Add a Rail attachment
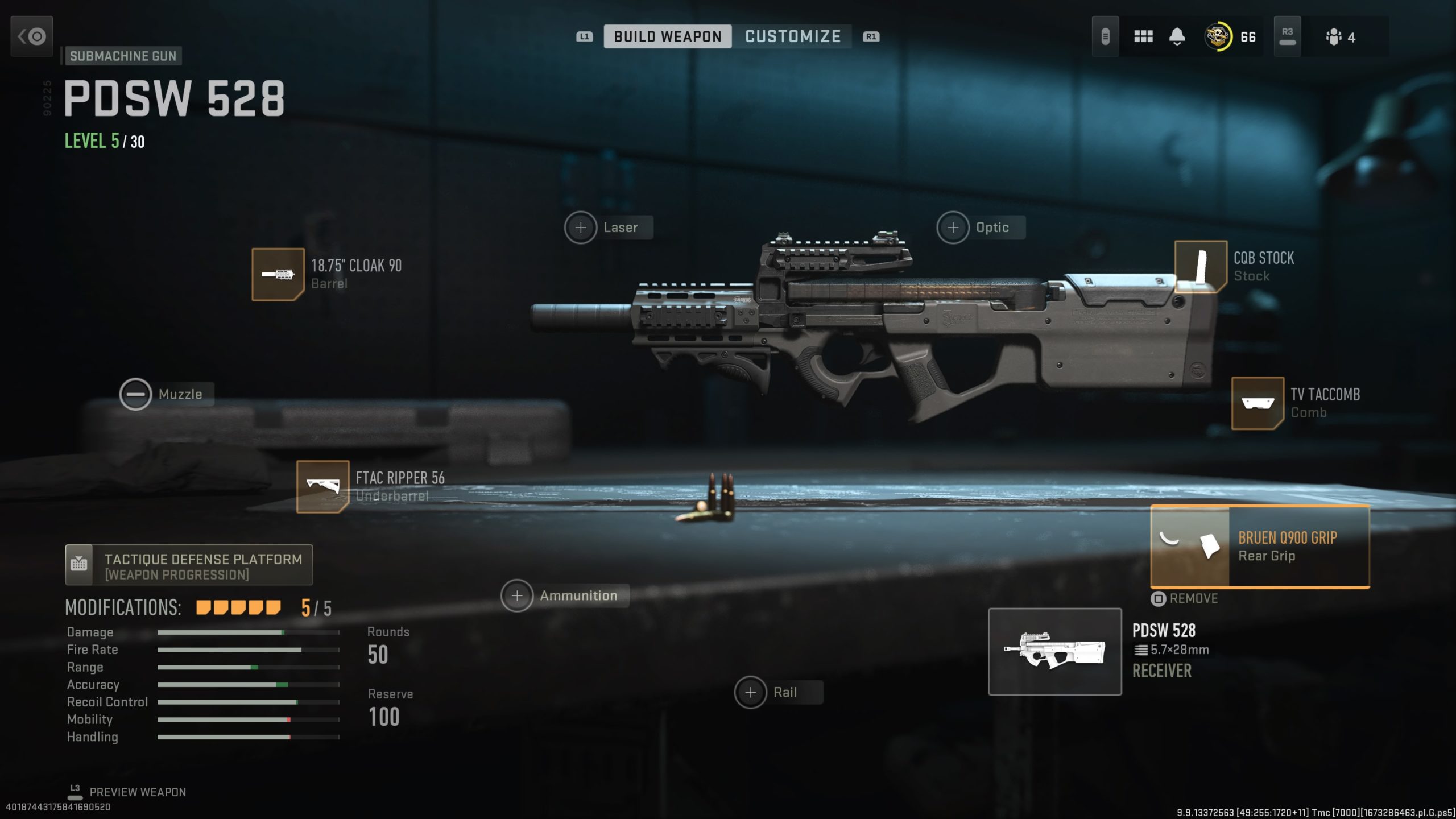This screenshot has height=819, width=1456. click(751, 692)
